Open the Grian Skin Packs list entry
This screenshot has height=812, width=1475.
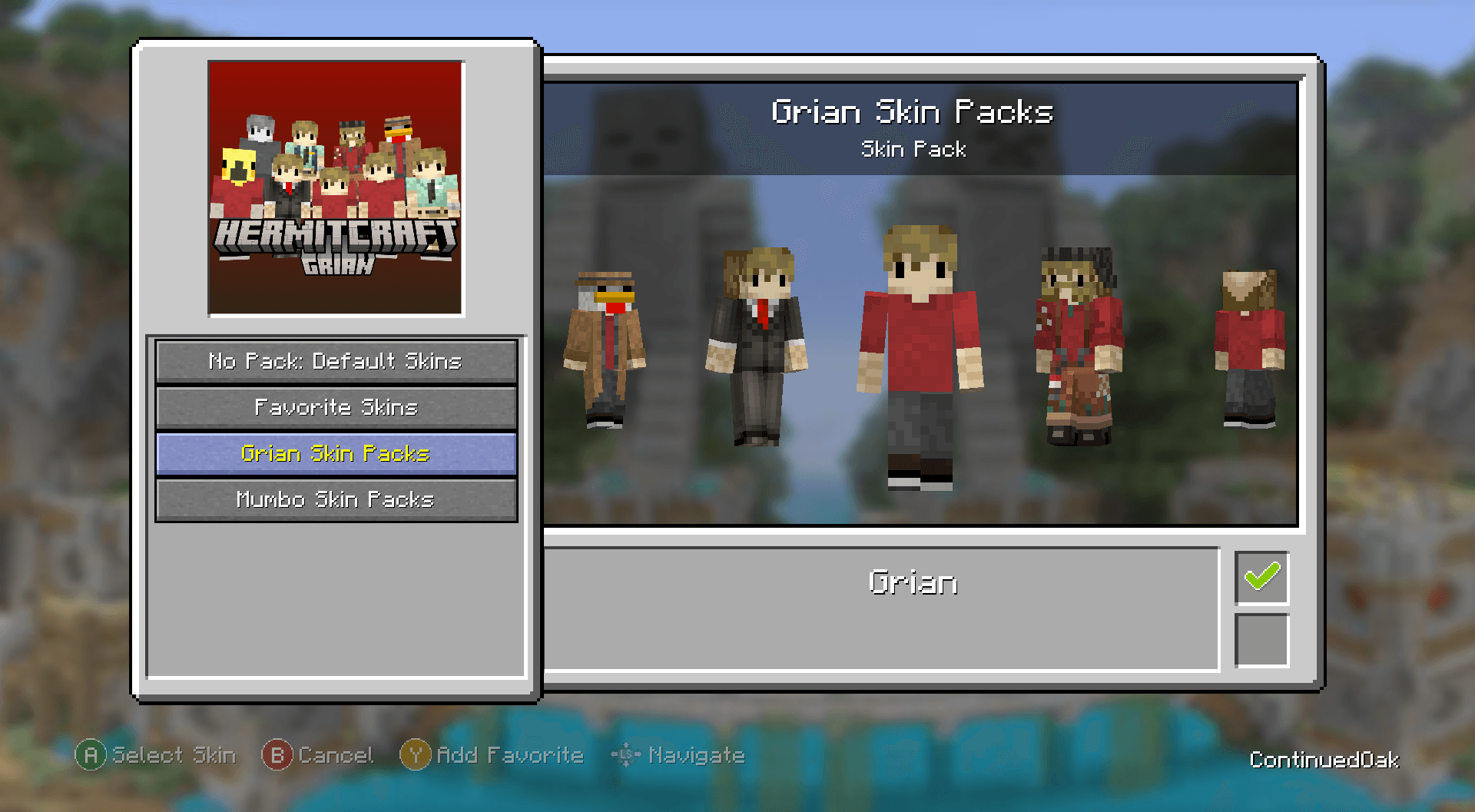pyautogui.click(x=336, y=453)
